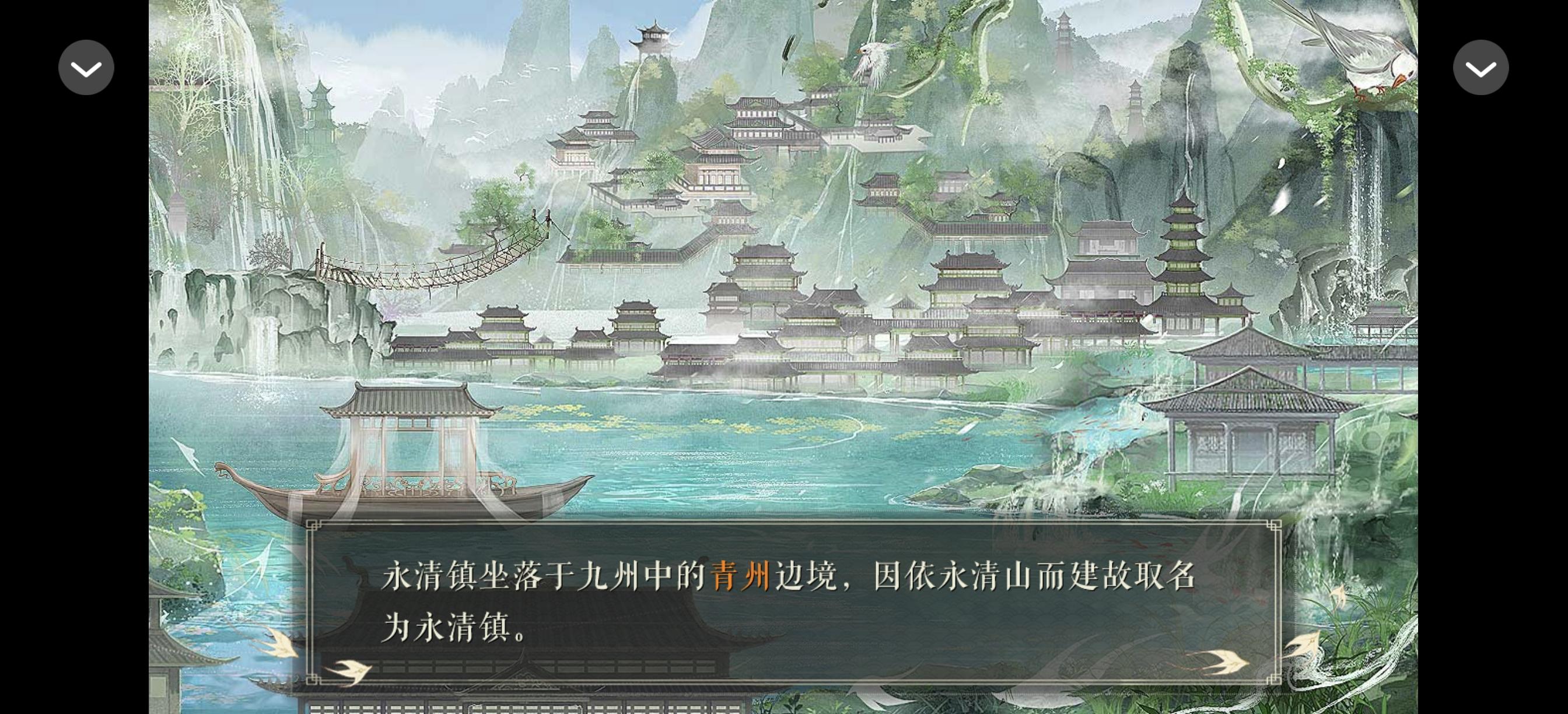The height and width of the screenshot is (714, 1568).
Task: Collapse the right panel with the top-right chevron
Action: click(1481, 67)
